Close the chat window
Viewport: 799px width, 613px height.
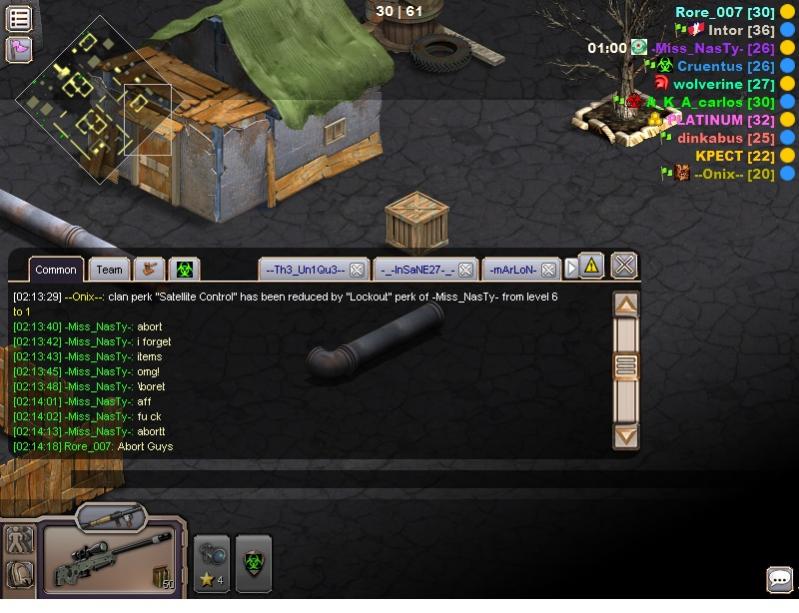click(x=624, y=265)
